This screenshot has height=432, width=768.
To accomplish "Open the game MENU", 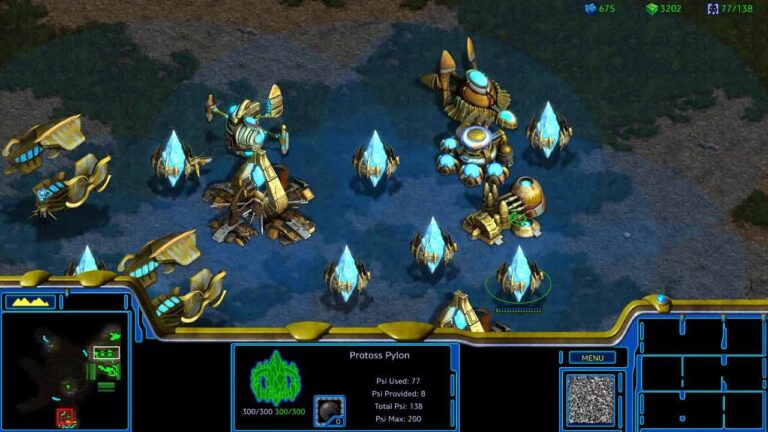I will tap(592, 357).
